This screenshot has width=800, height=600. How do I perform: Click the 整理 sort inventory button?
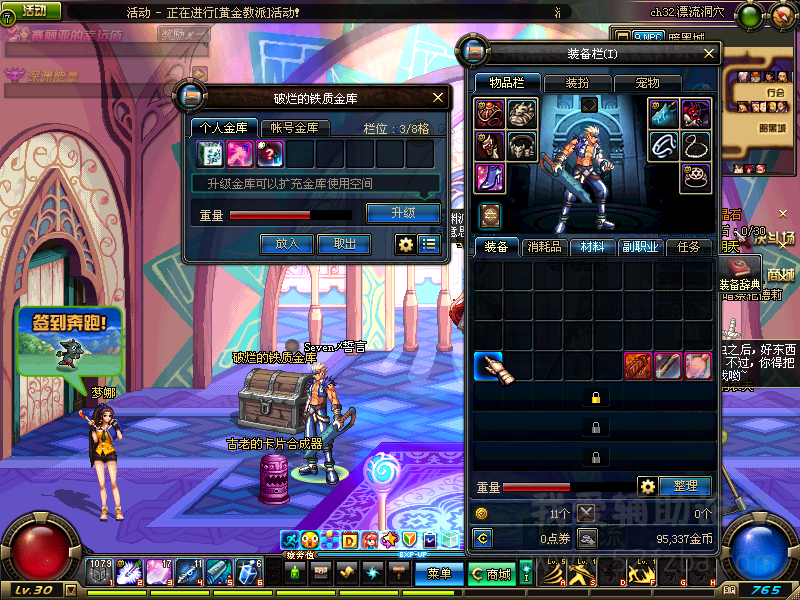685,486
